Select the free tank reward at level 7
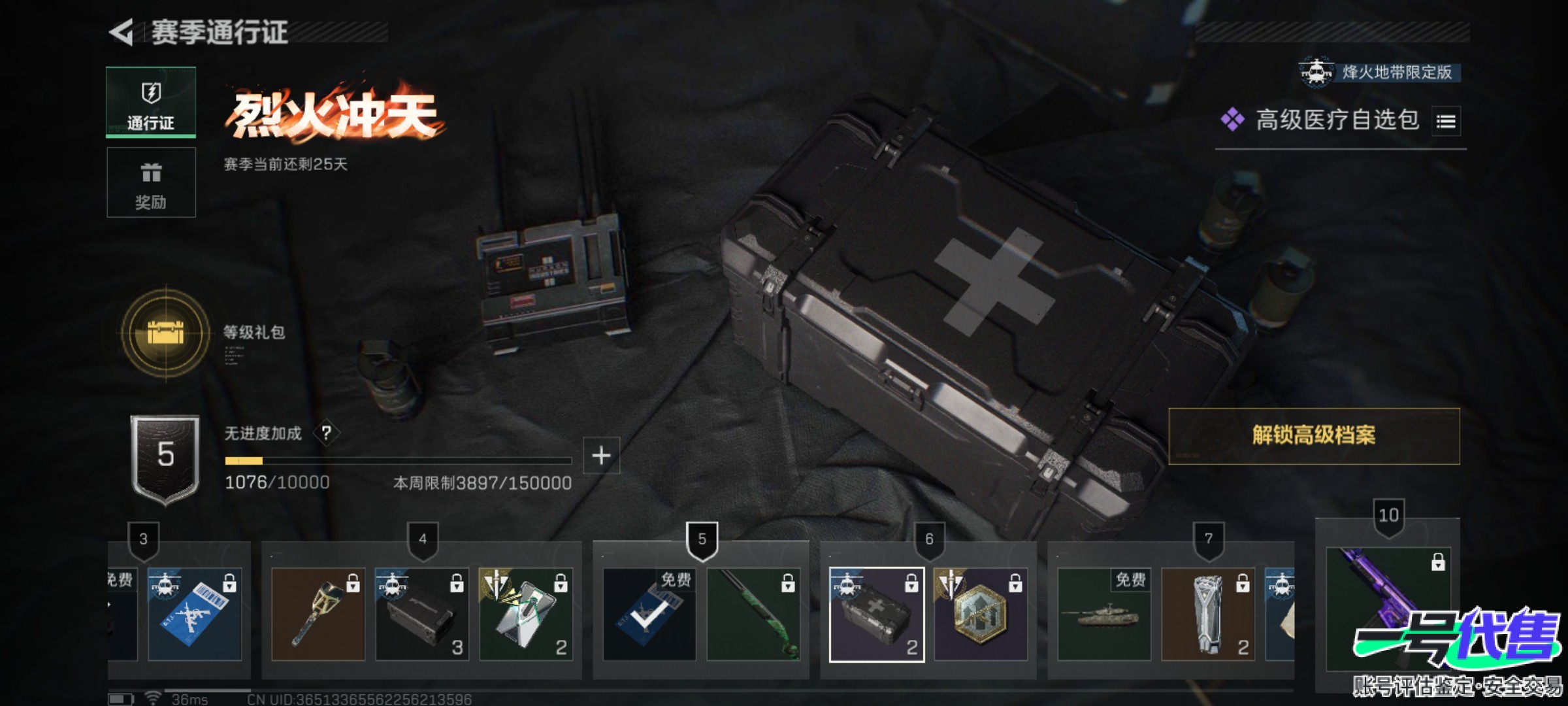1568x706 pixels. [1103, 614]
